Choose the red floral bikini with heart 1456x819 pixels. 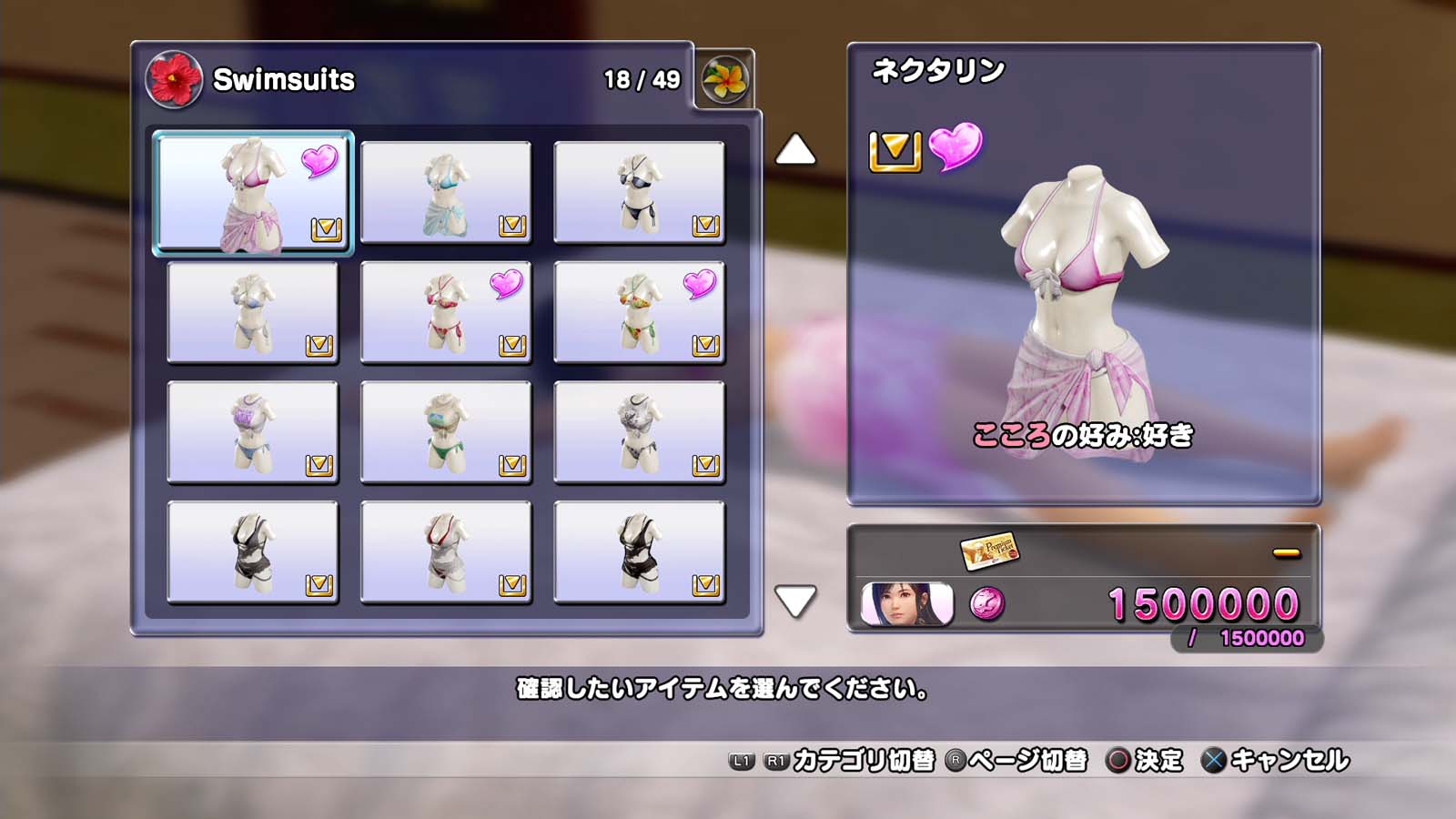coord(446,313)
